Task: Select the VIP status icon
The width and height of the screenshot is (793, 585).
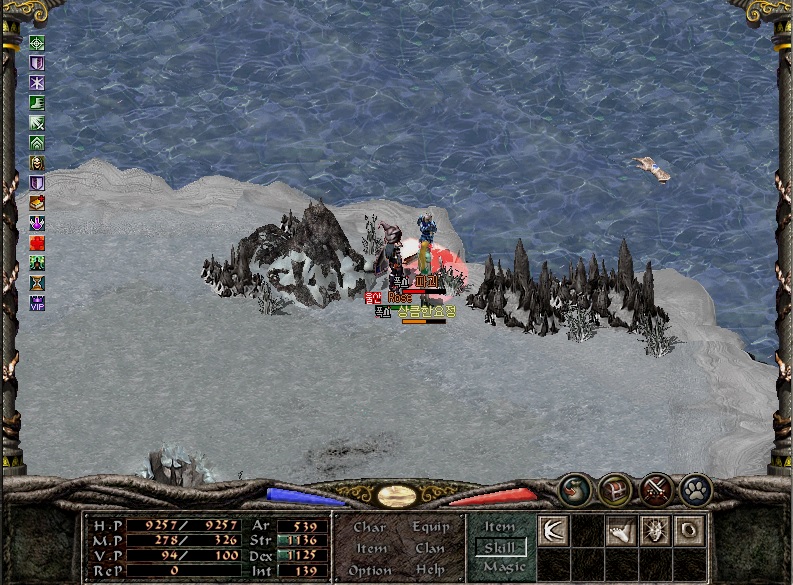Action: click(37, 303)
